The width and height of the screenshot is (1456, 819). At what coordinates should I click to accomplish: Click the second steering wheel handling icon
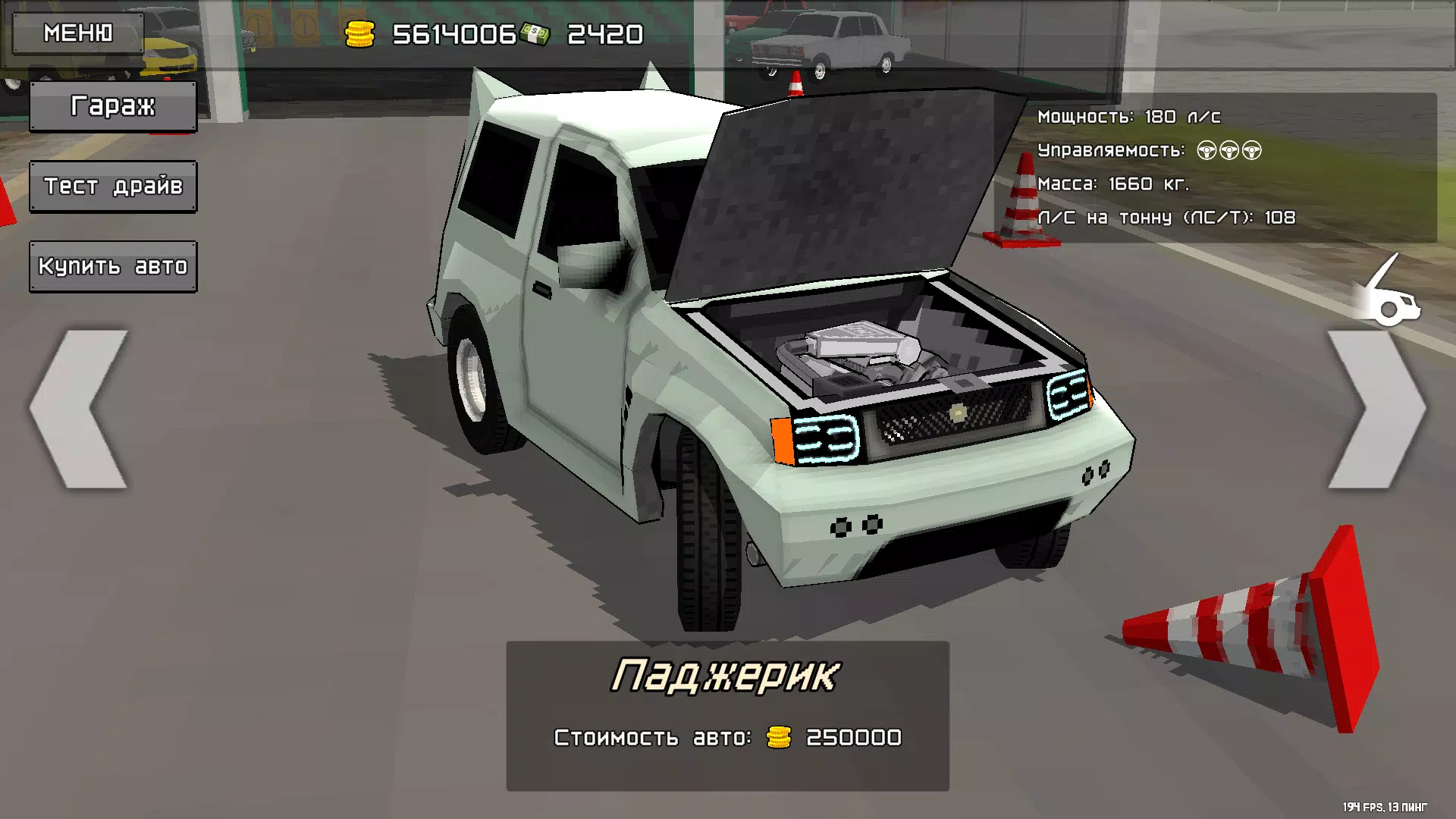tap(1229, 150)
